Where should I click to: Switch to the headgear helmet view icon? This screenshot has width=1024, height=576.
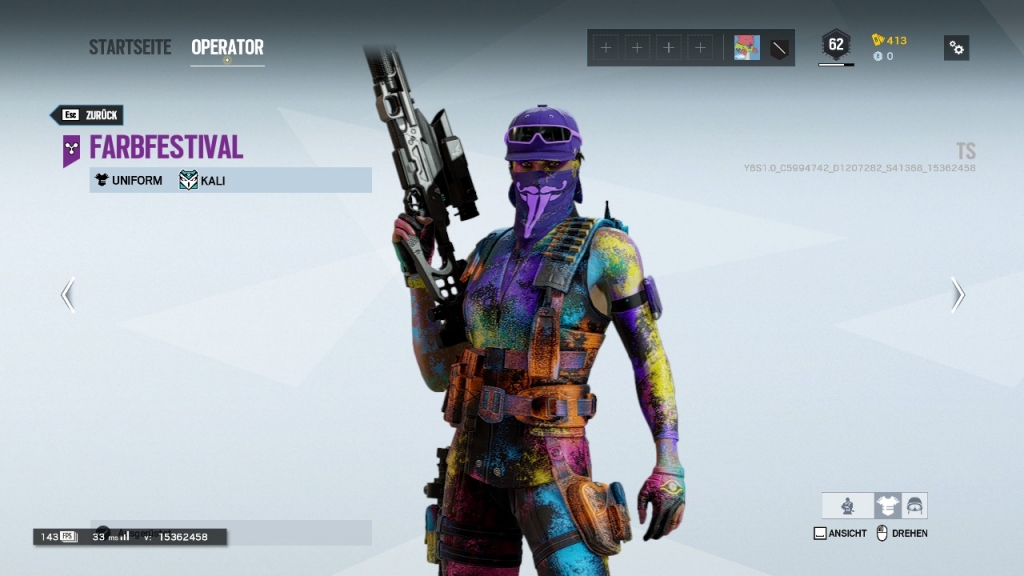[x=914, y=506]
